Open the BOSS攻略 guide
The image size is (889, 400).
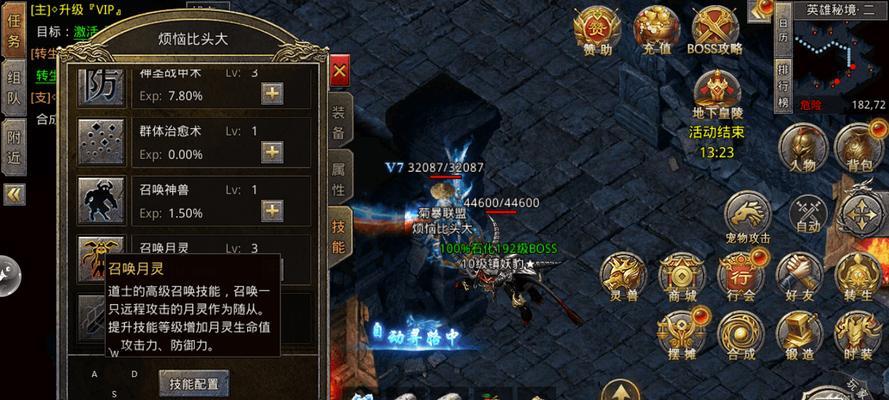pyautogui.click(x=714, y=30)
